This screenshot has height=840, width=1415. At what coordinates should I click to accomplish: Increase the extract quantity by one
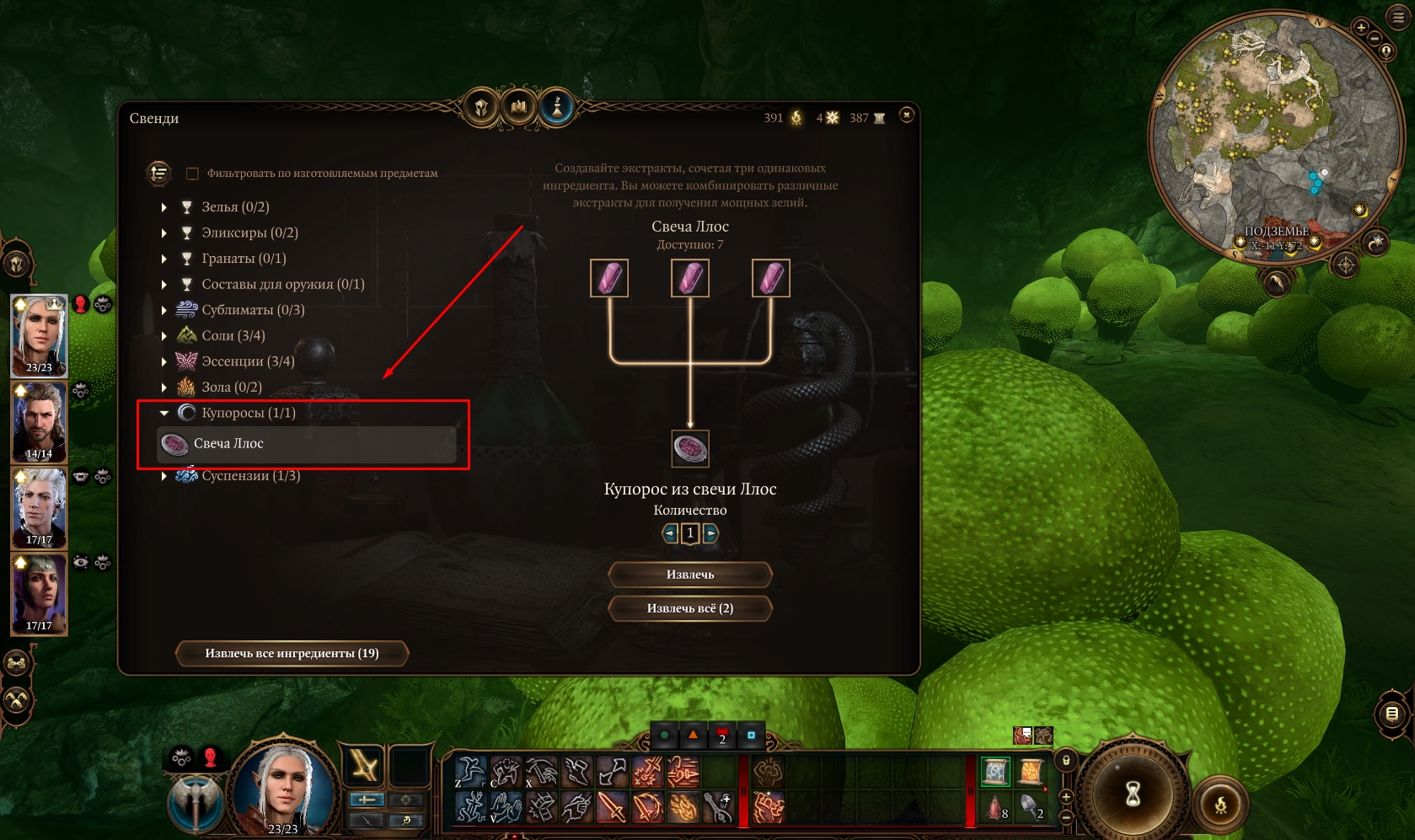click(710, 533)
